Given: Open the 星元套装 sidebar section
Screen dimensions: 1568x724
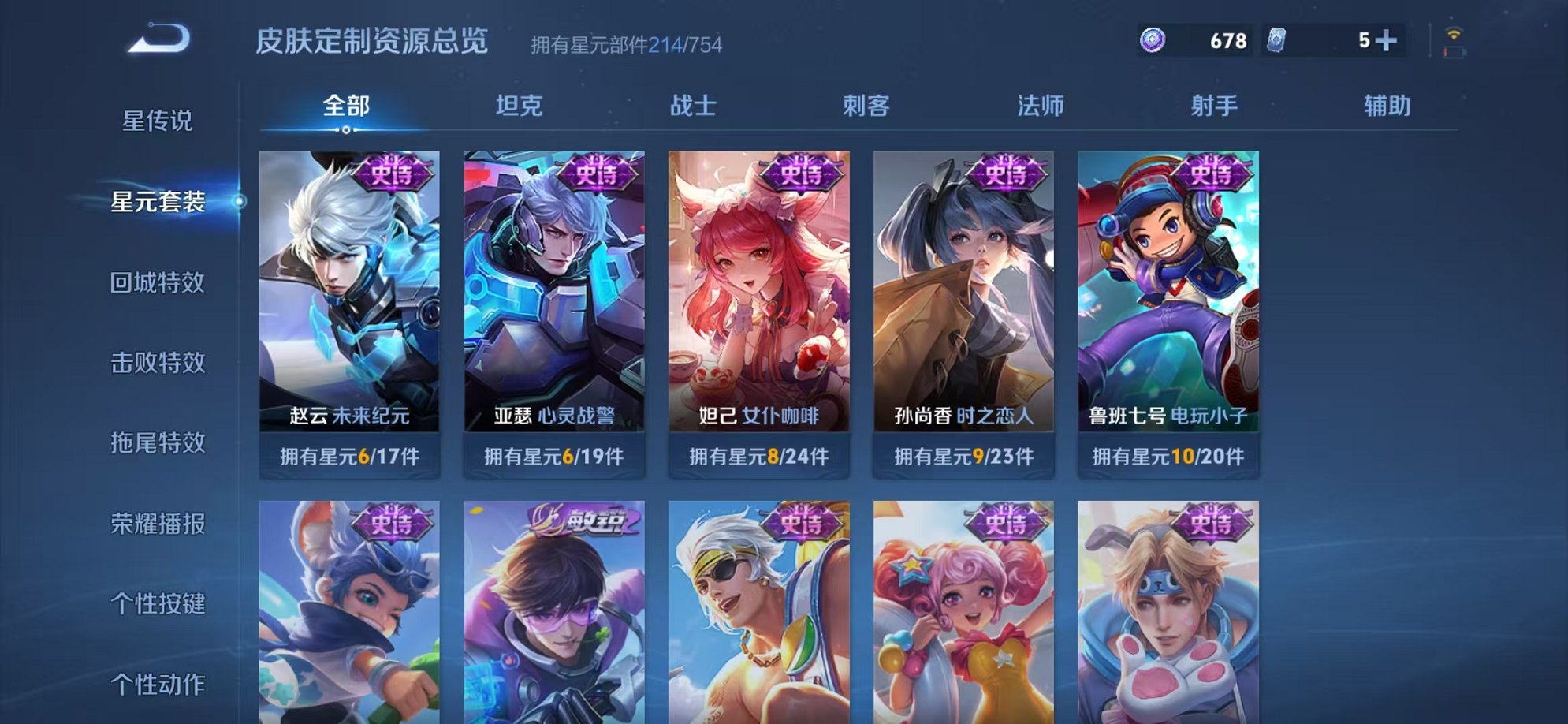Looking at the screenshot, I should pyautogui.click(x=158, y=203).
